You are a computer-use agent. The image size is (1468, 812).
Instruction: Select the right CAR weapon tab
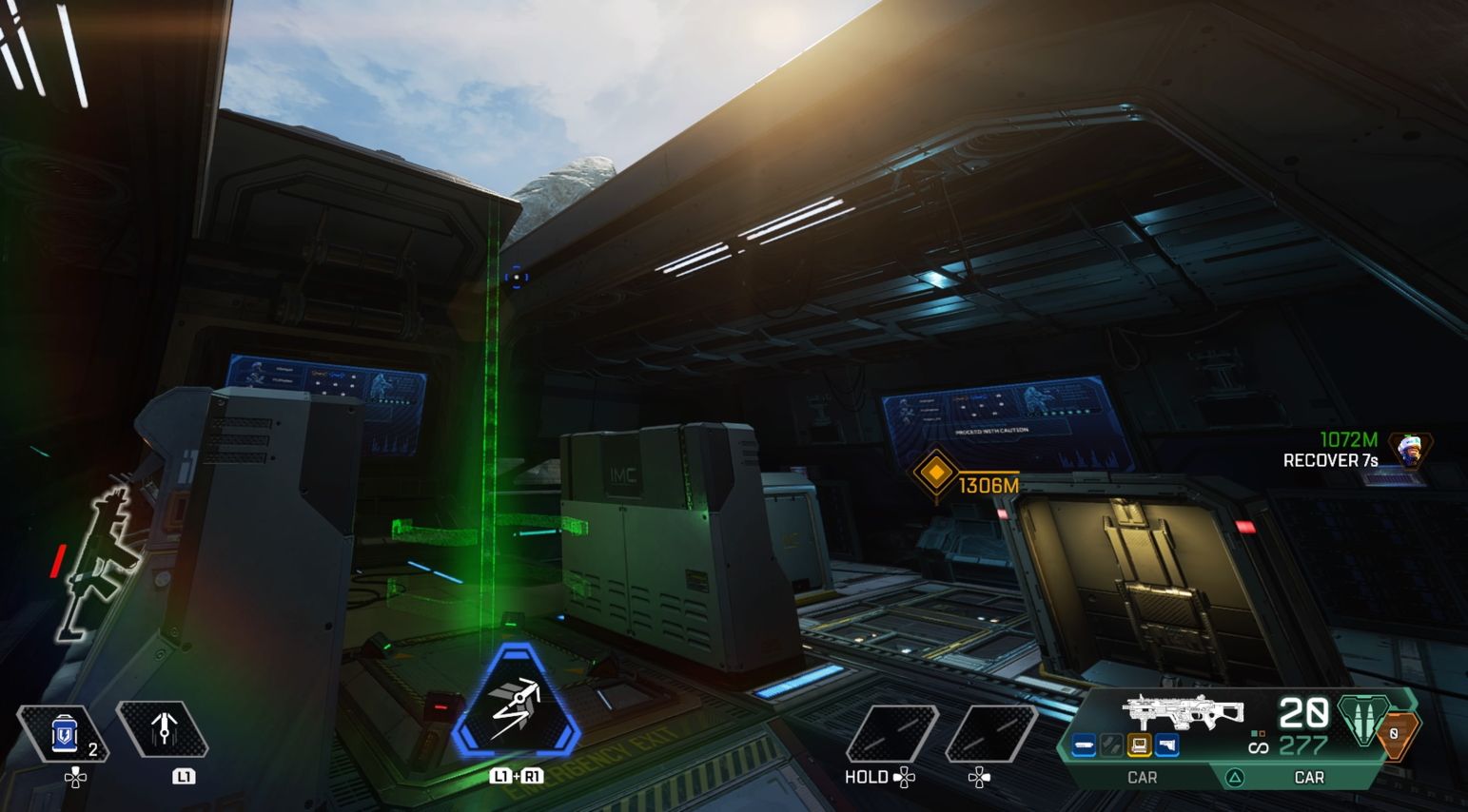1309,776
